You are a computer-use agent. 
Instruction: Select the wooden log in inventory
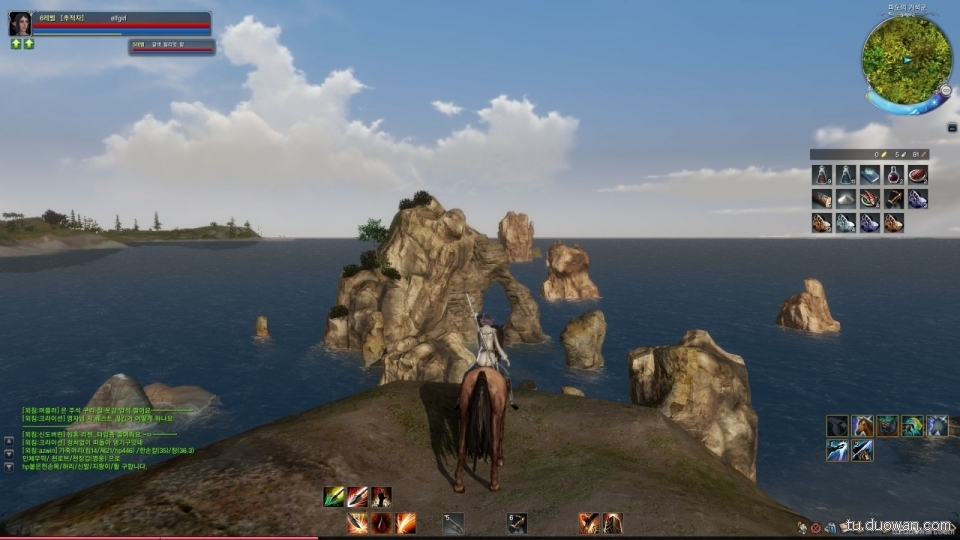822,199
